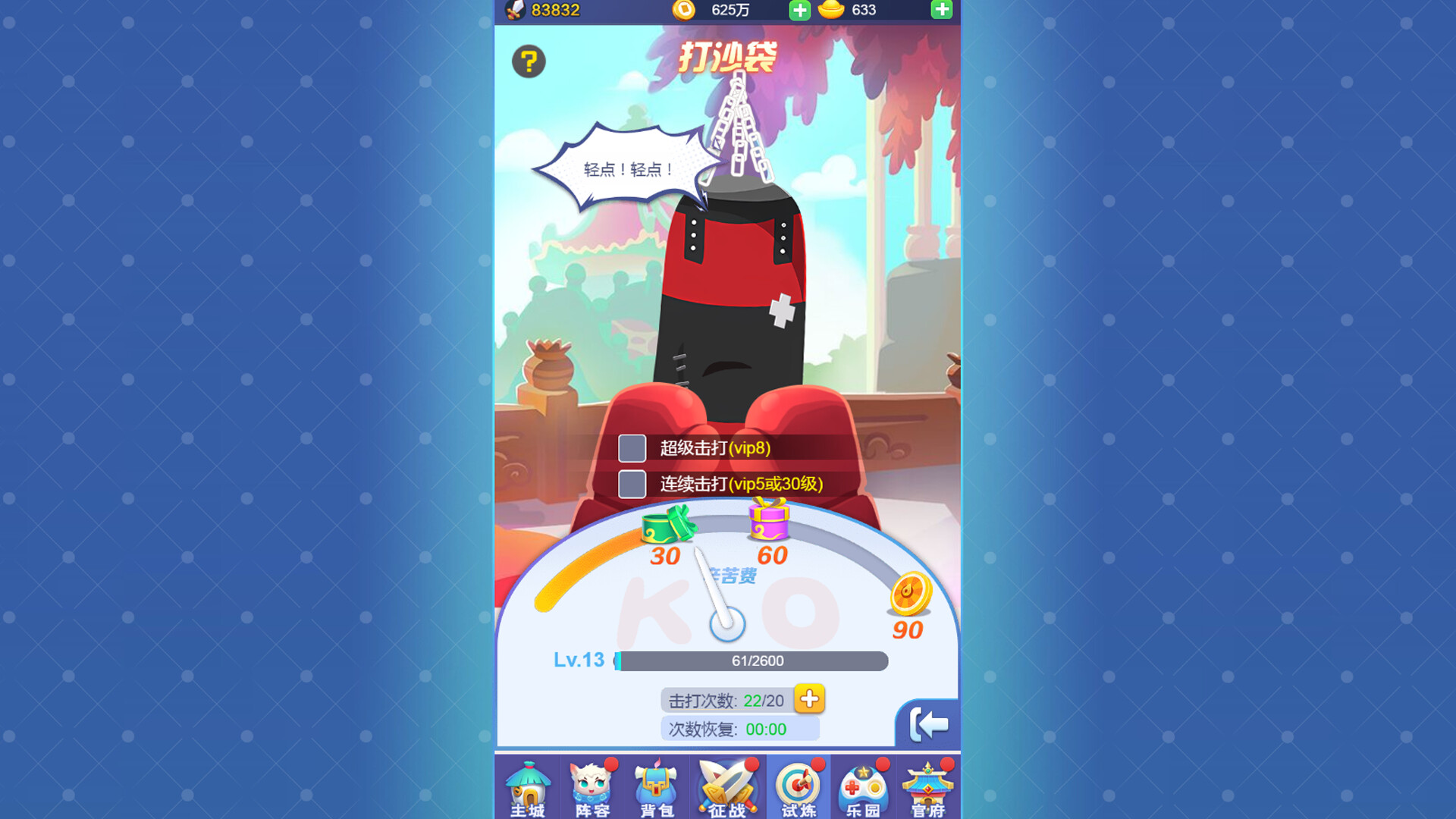This screenshot has height=819, width=1456.
Task: Collect the 30-point green ribbon reward
Action: [x=666, y=525]
